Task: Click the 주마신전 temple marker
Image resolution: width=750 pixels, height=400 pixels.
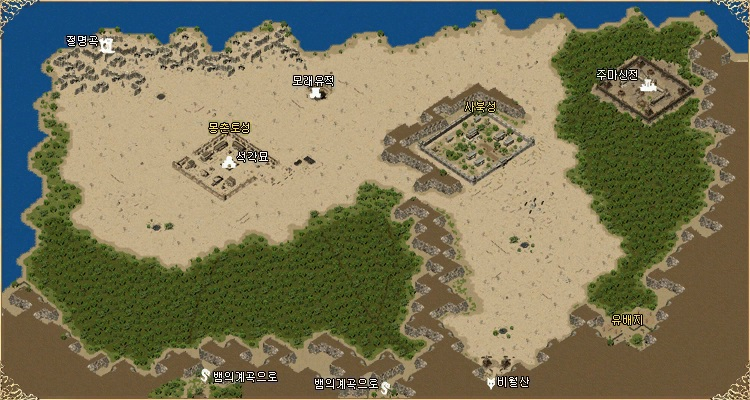Action: [x=647, y=86]
